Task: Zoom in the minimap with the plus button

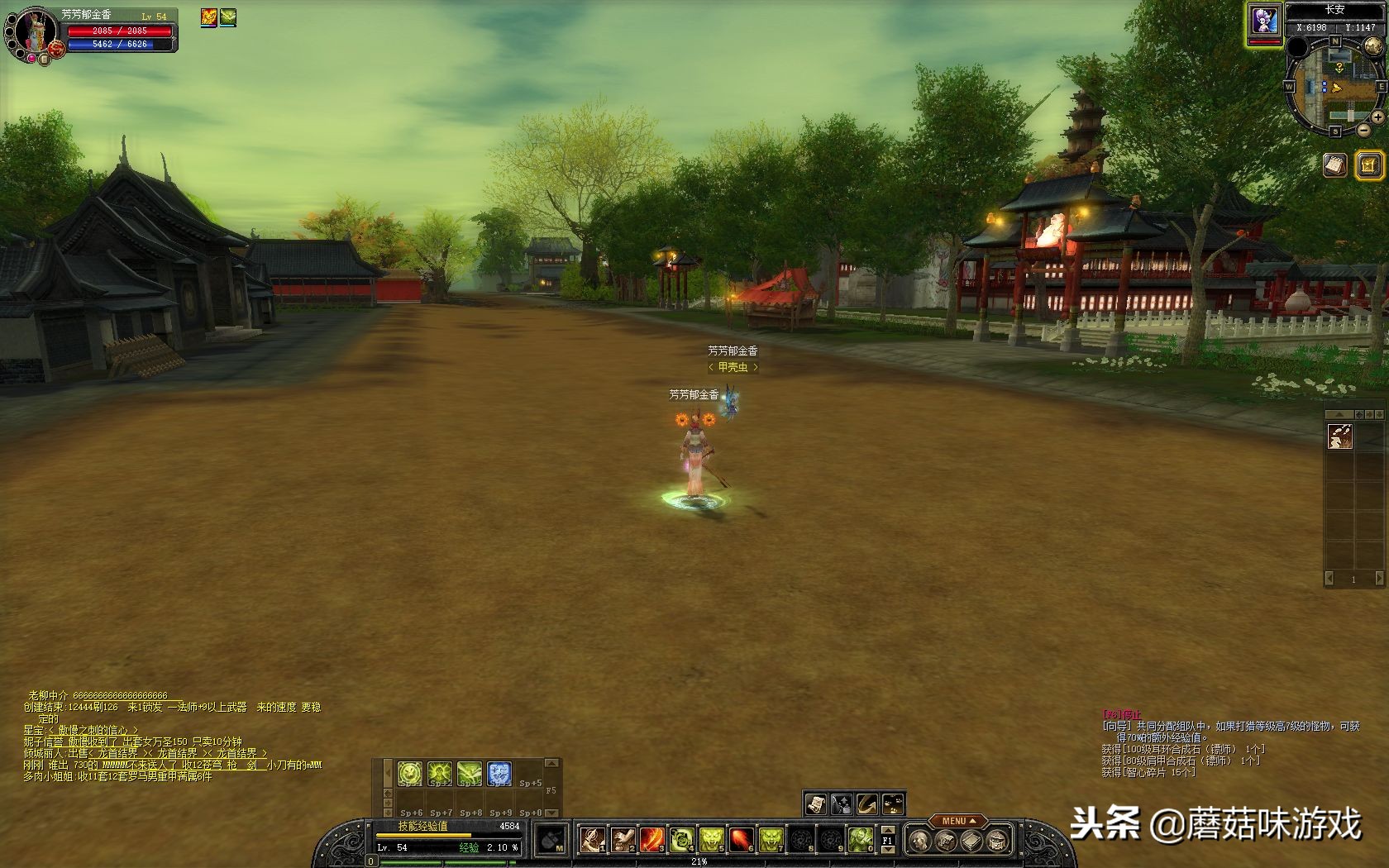Action: coord(1378,118)
